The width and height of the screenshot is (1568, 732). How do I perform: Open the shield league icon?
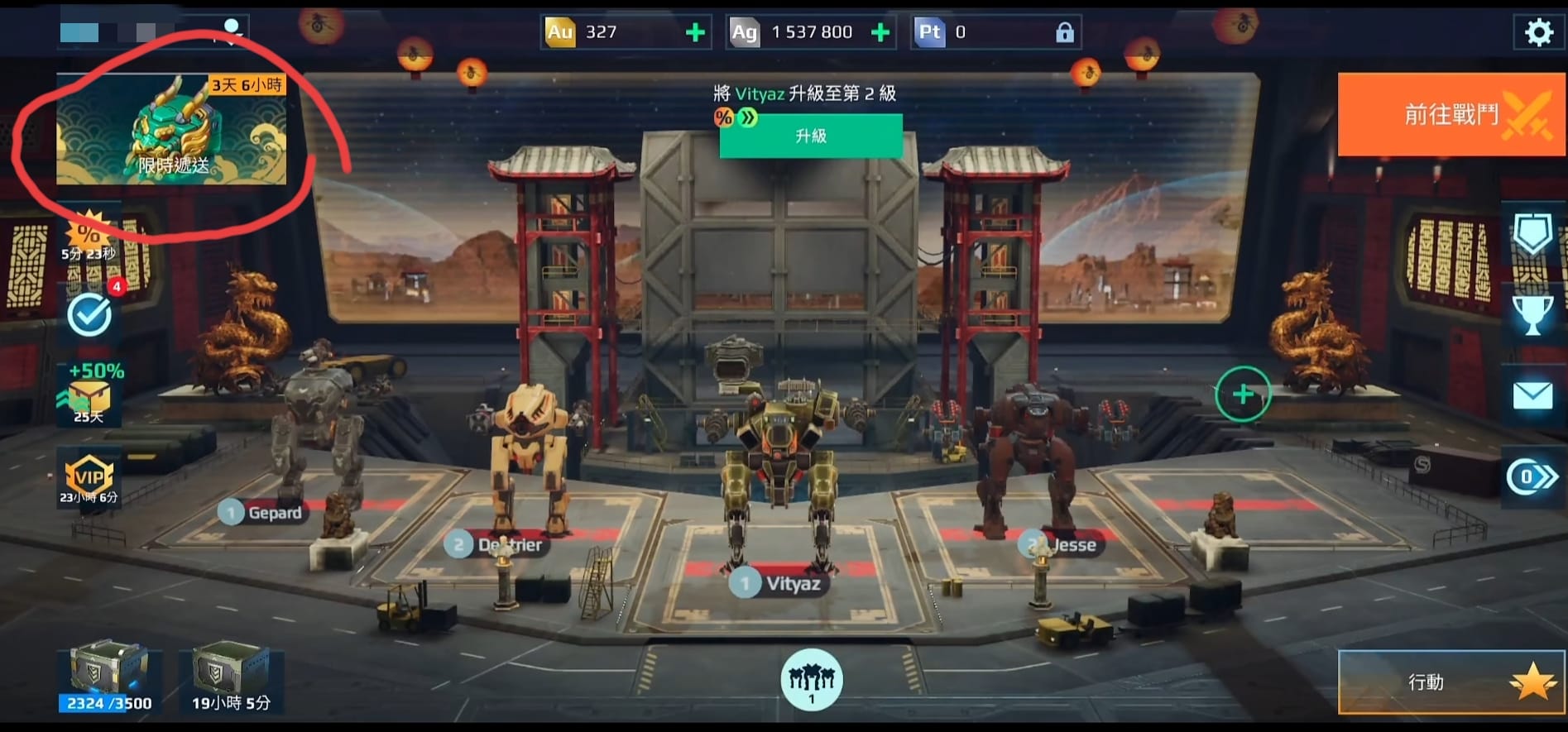(1532, 236)
